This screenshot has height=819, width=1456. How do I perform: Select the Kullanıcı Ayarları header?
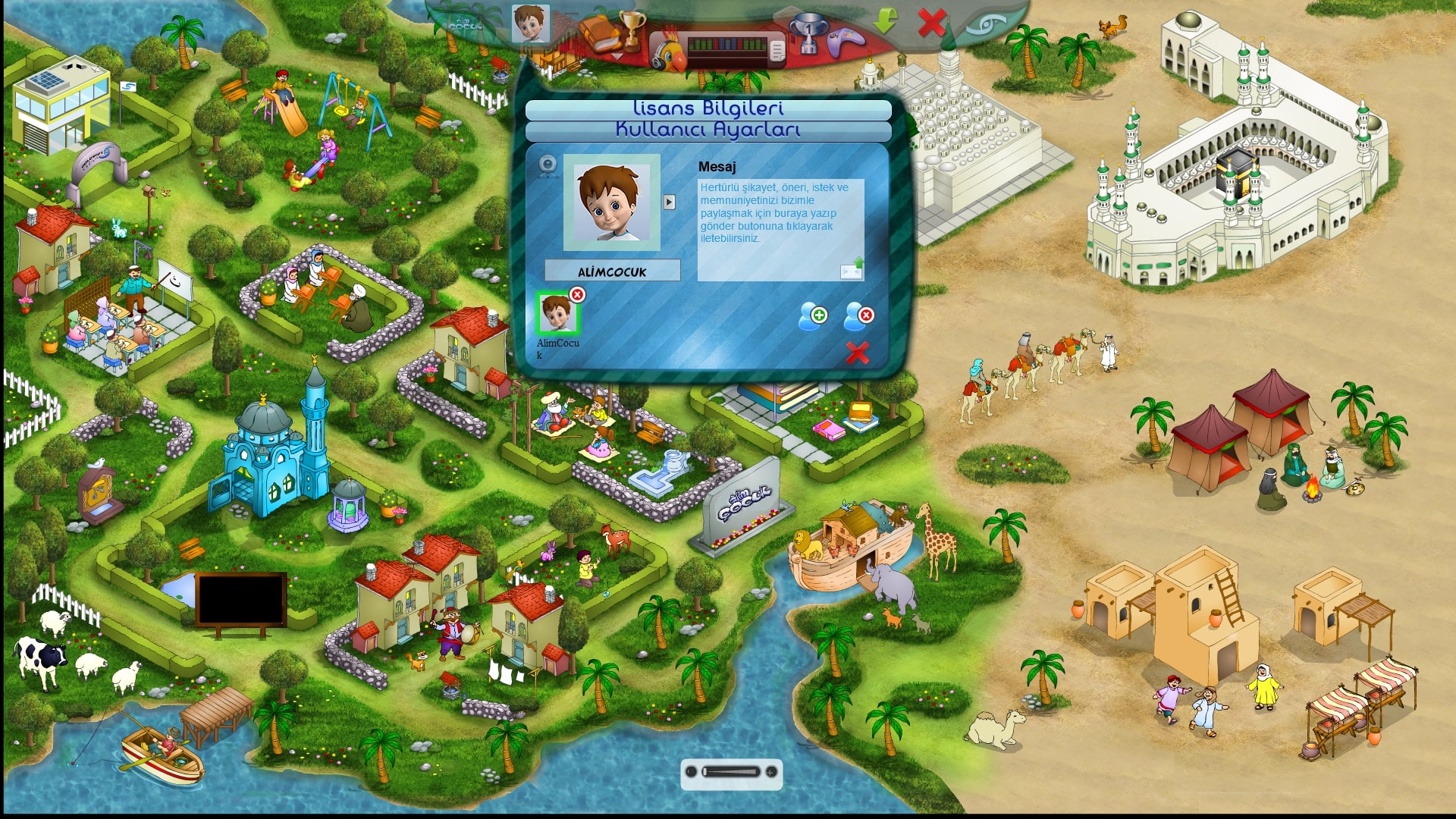708,130
